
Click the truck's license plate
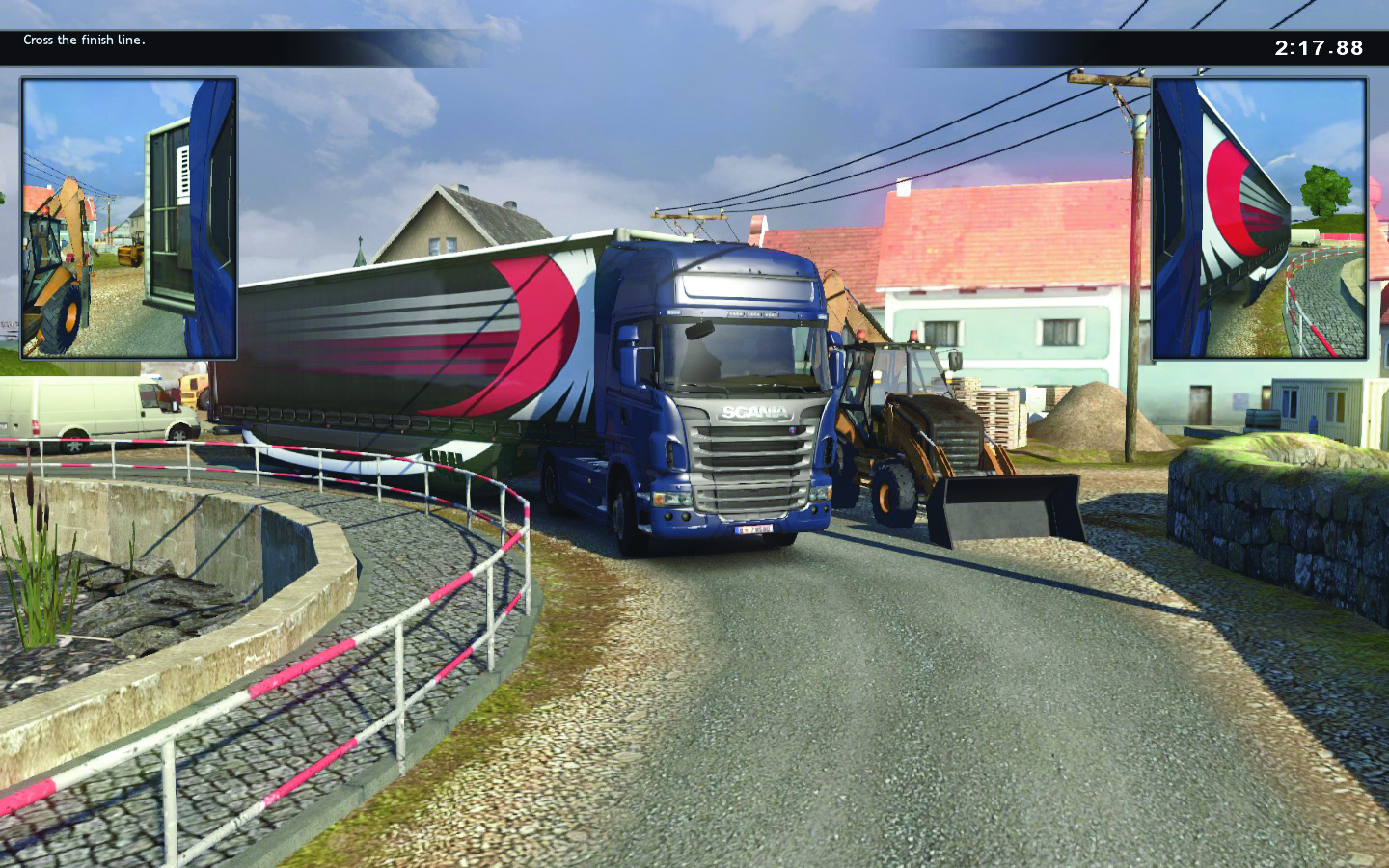(754, 530)
